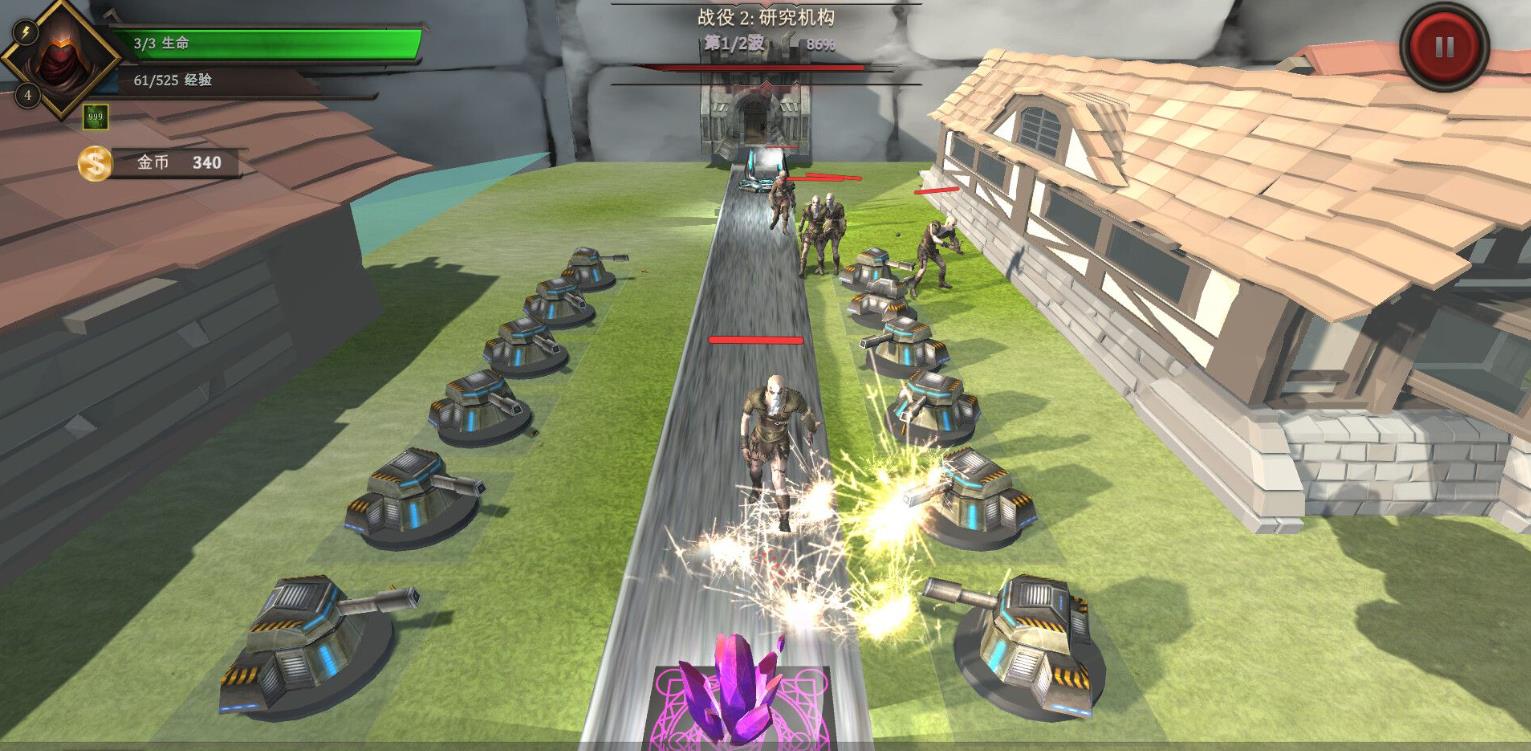The height and width of the screenshot is (751, 1531).
Task: Tap the lightning bolt badge on the avatar
Action: pos(25,32)
